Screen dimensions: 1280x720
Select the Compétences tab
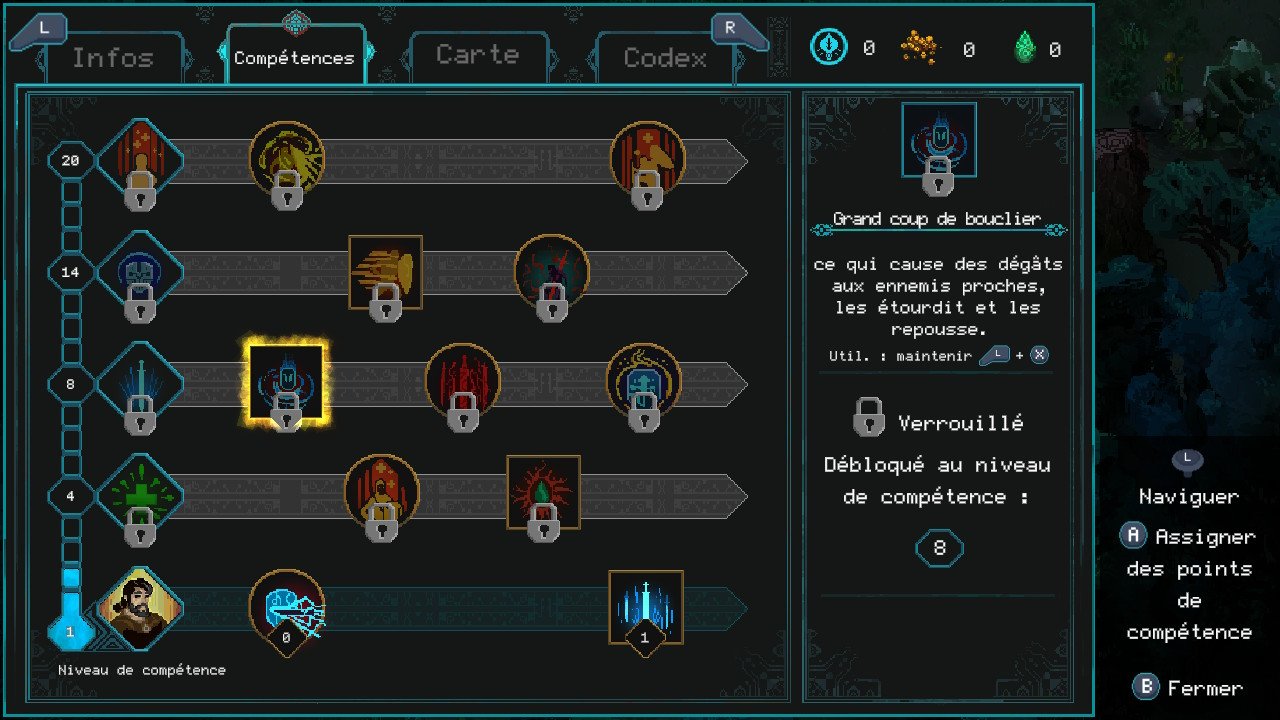294,58
